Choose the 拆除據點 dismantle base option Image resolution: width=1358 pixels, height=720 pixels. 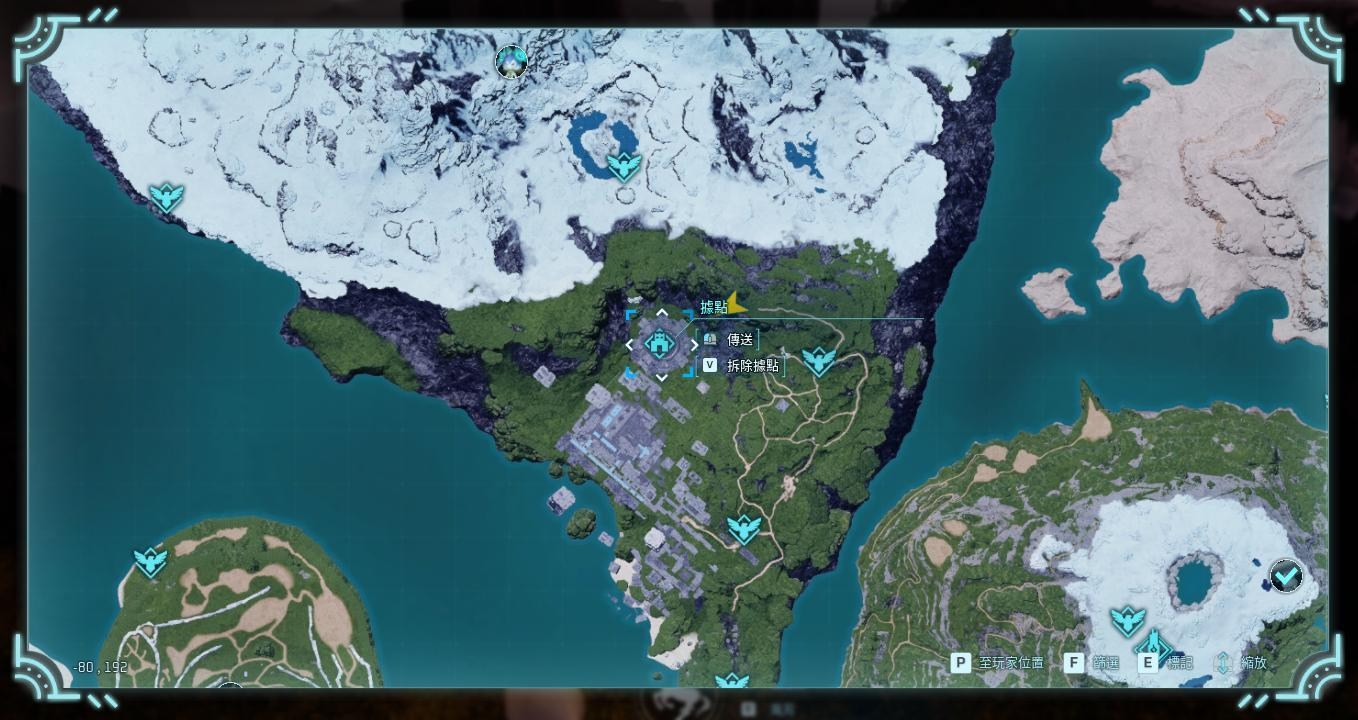(x=752, y=366)
